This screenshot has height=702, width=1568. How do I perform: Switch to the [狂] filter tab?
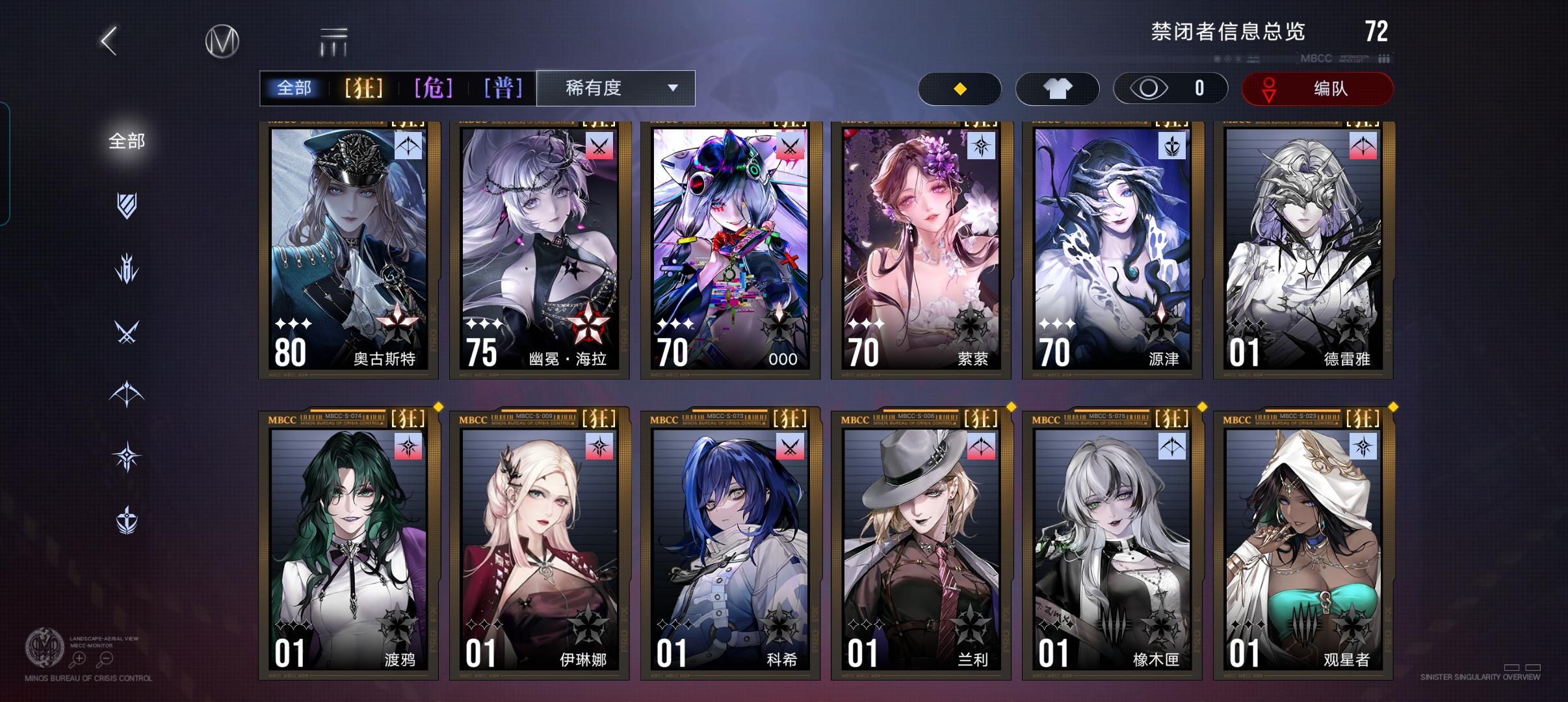click(x=364, y=88)
